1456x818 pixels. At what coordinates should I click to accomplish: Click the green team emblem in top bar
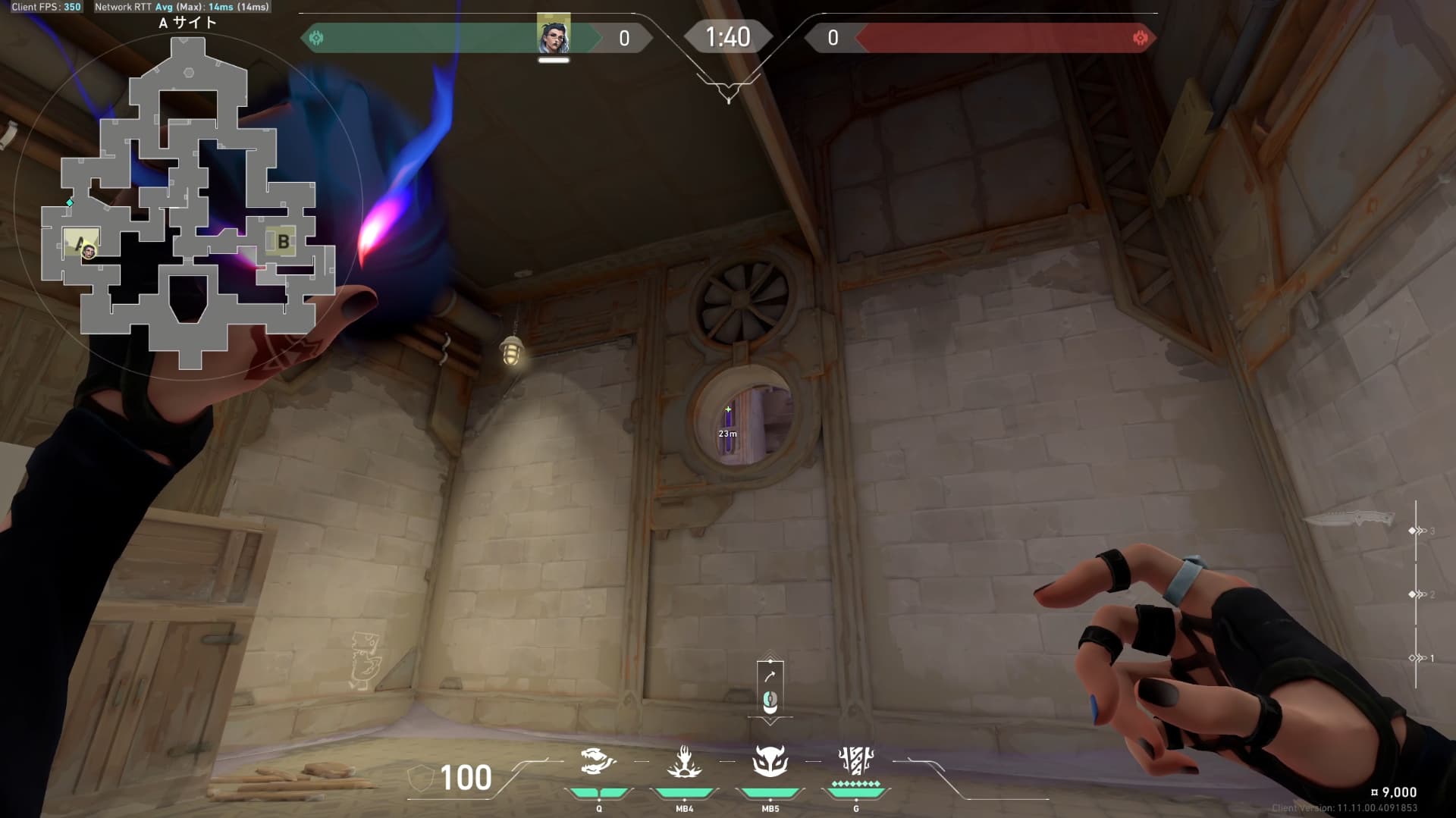(317, 38)
